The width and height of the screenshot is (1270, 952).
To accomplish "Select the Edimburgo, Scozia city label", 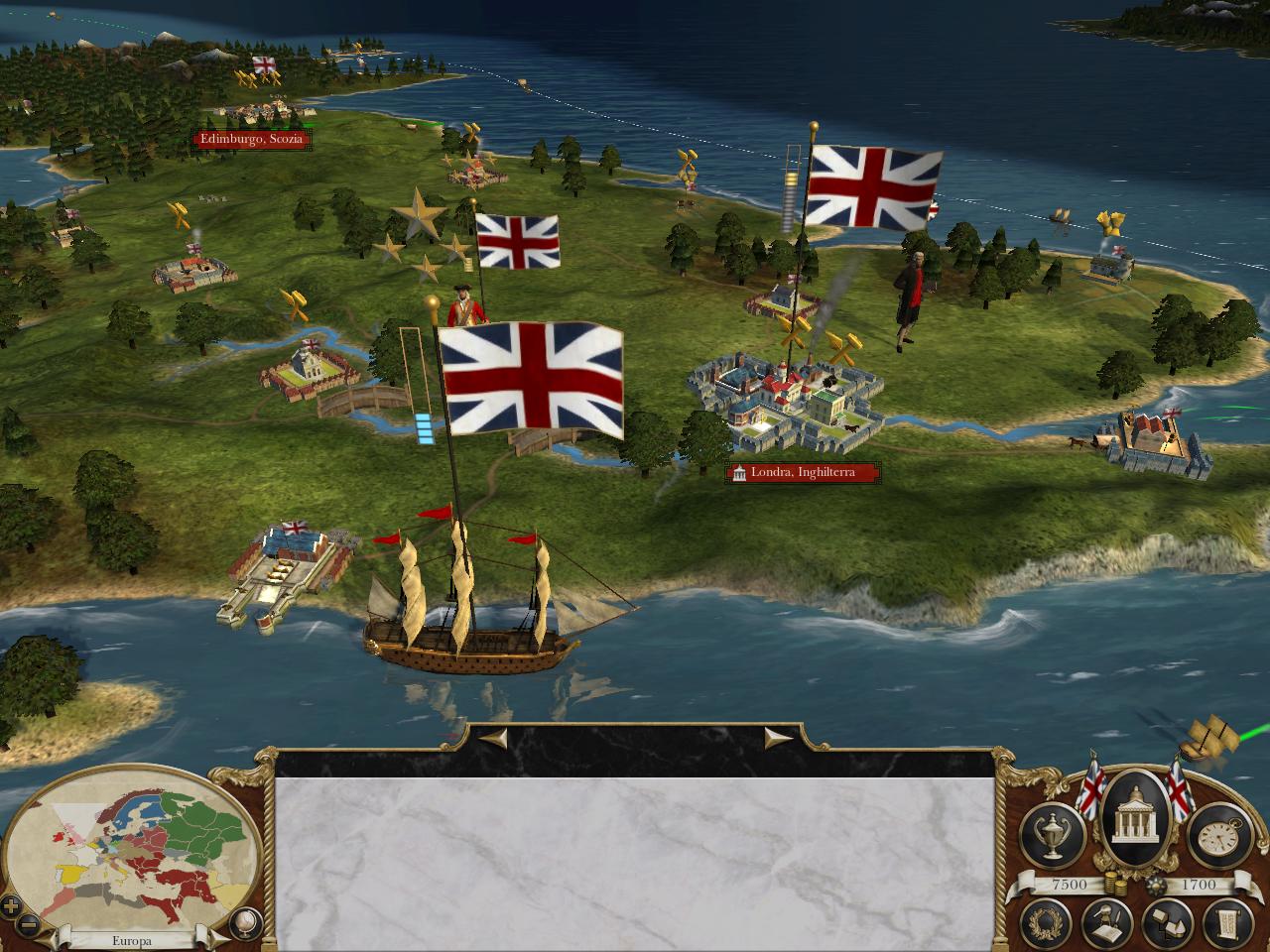I will (x=252, y=140).
